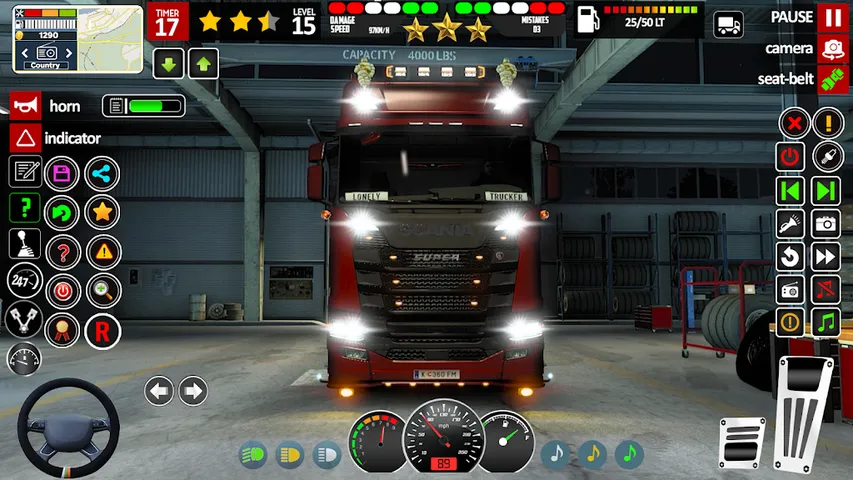
Task: Sound the horn button
Action: click(24, 106)
